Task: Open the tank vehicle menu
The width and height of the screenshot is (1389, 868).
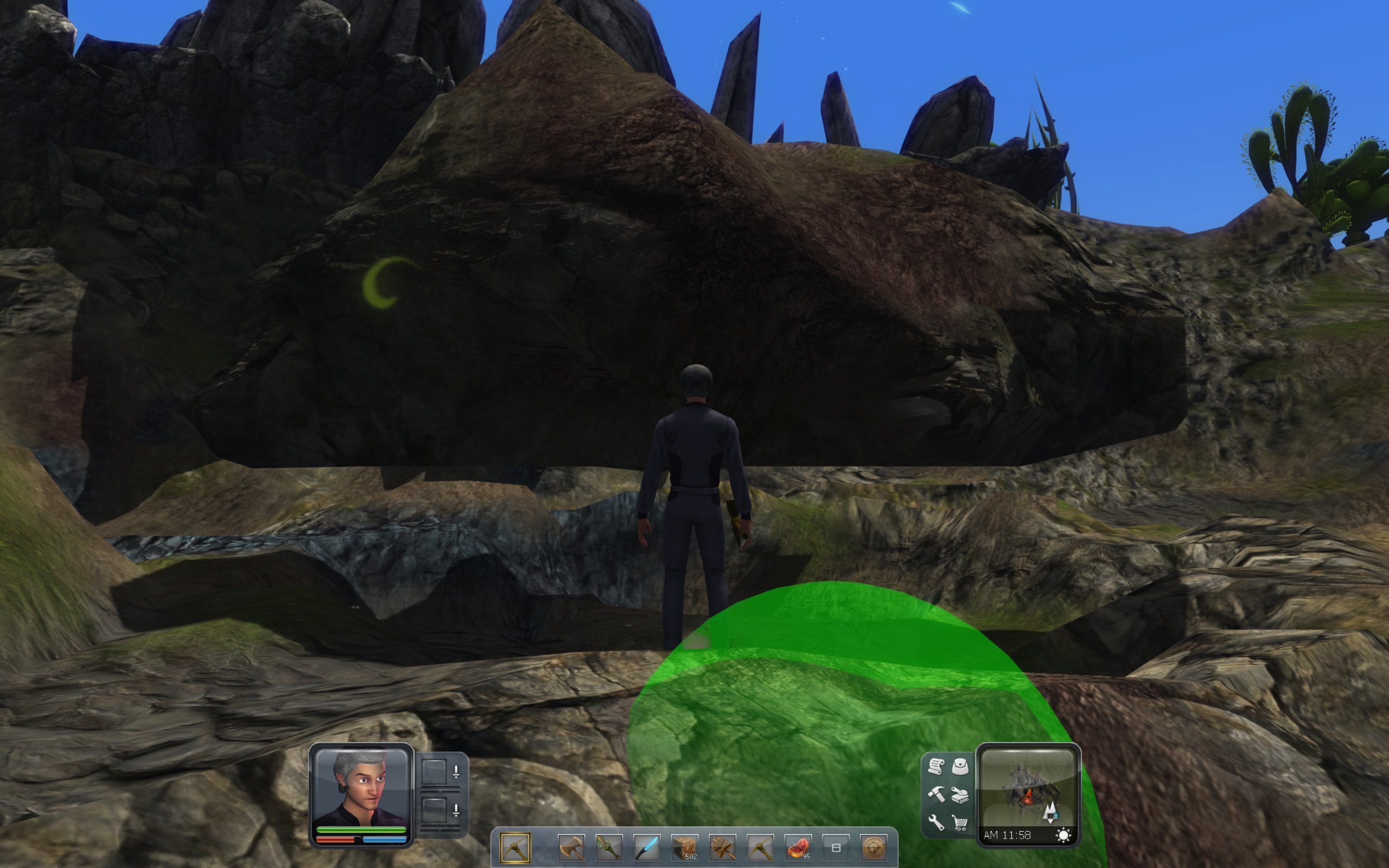Action: (960, 796)
